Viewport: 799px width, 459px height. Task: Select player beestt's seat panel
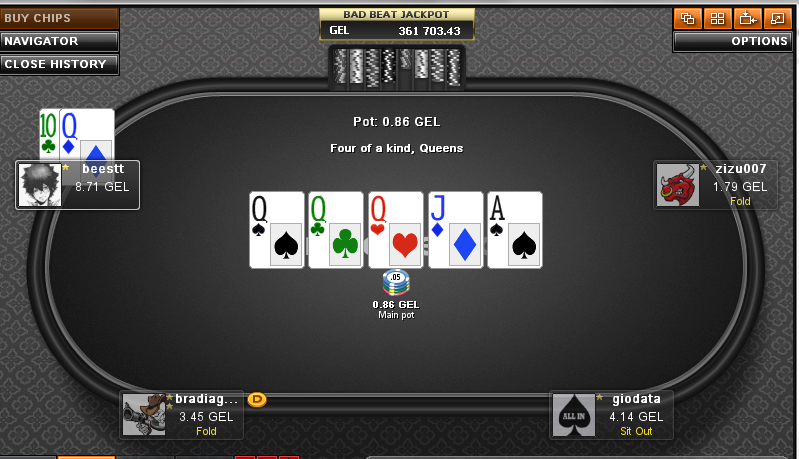[100, 184]
